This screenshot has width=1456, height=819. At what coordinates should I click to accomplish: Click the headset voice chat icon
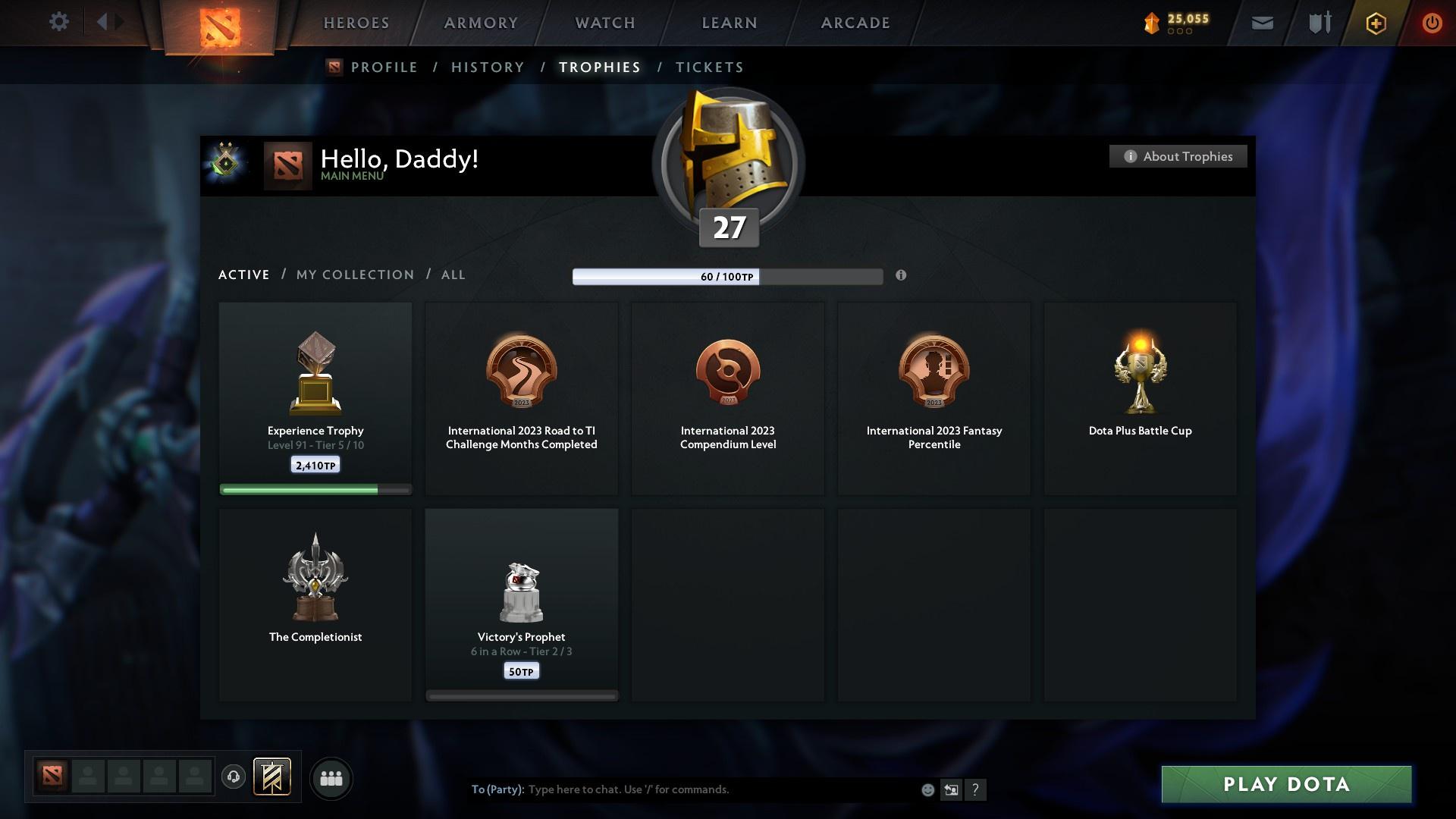(234, 777)
